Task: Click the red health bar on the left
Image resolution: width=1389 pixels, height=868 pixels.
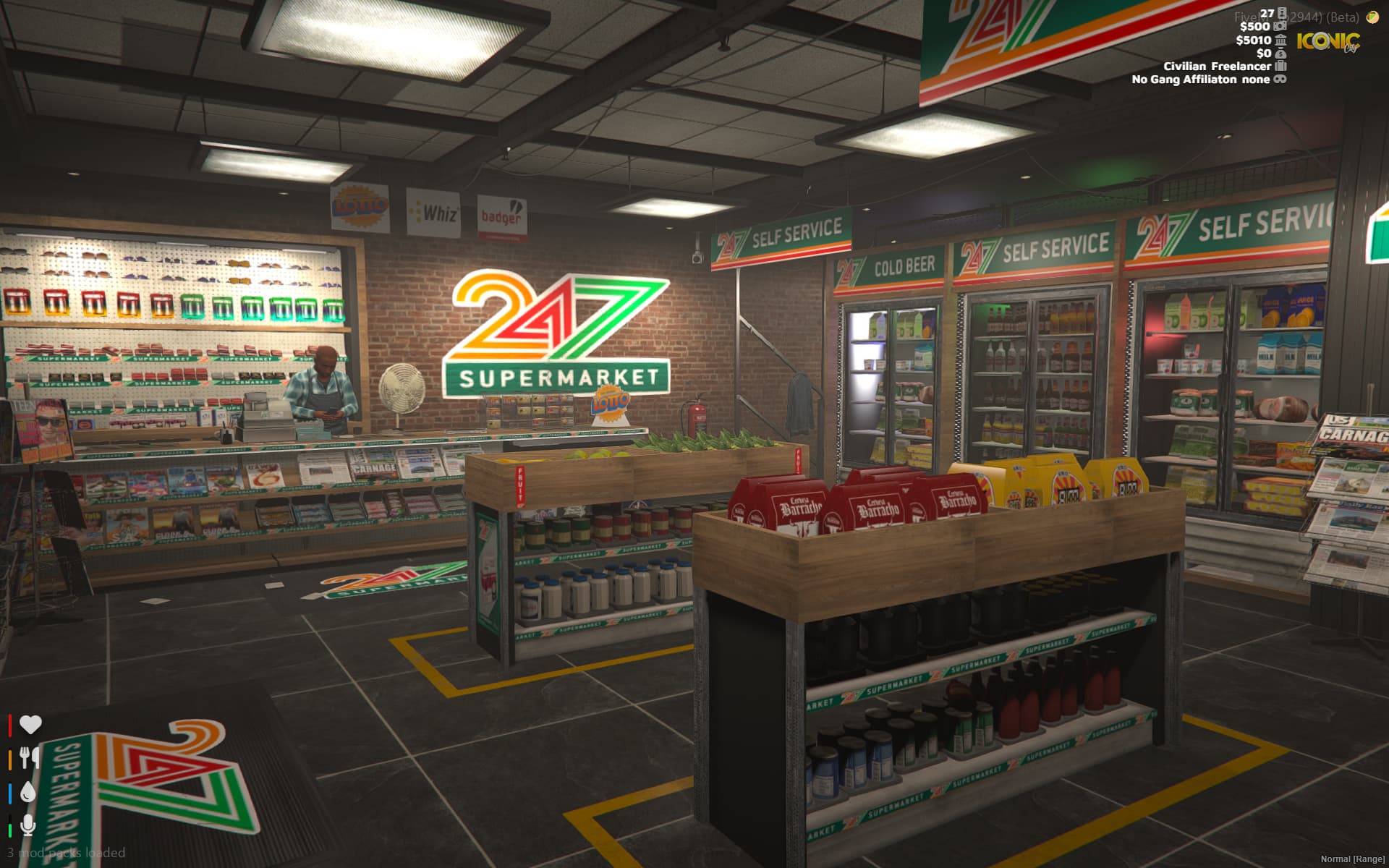Action: tap(9, 726)
